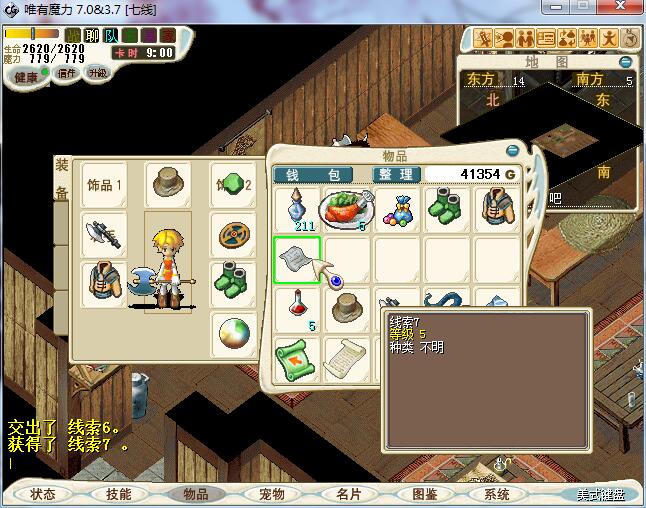Select the red potion flask item
Viewport: 646px width, 508px height.
pyautogui.click(x=297, y=308)
